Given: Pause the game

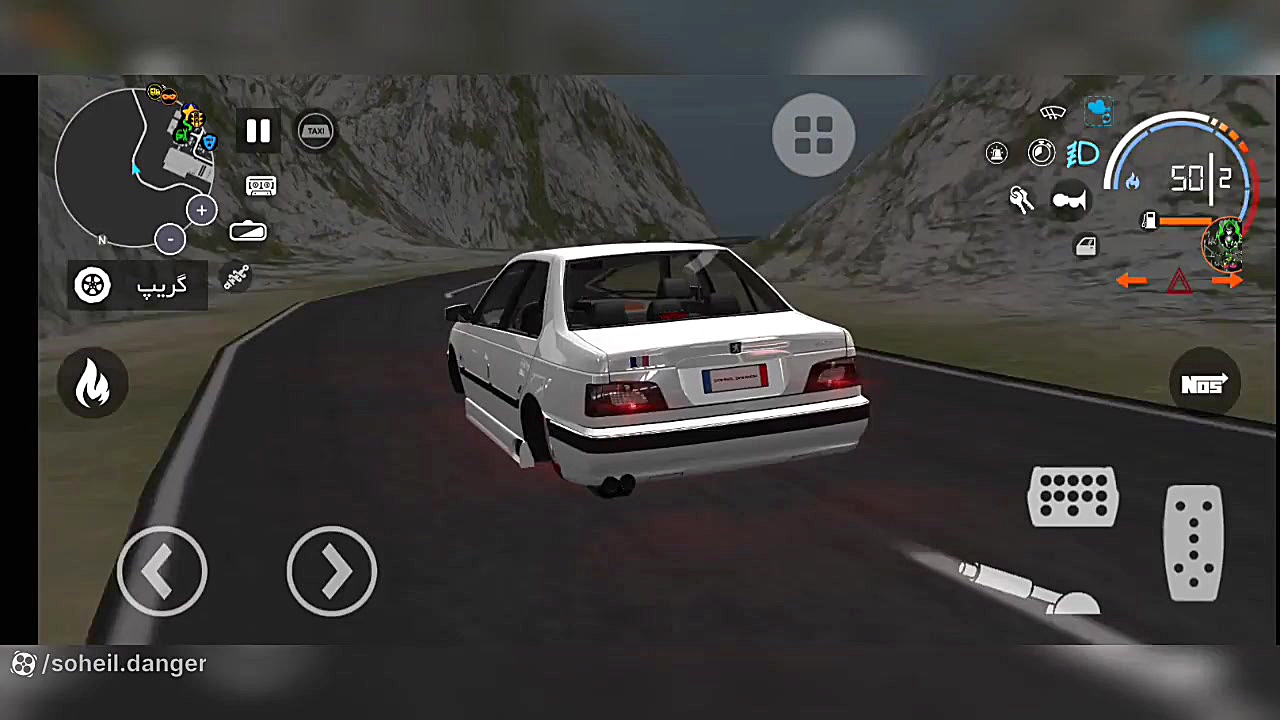Looking at the screenshot, I should (x=258, y=131).
